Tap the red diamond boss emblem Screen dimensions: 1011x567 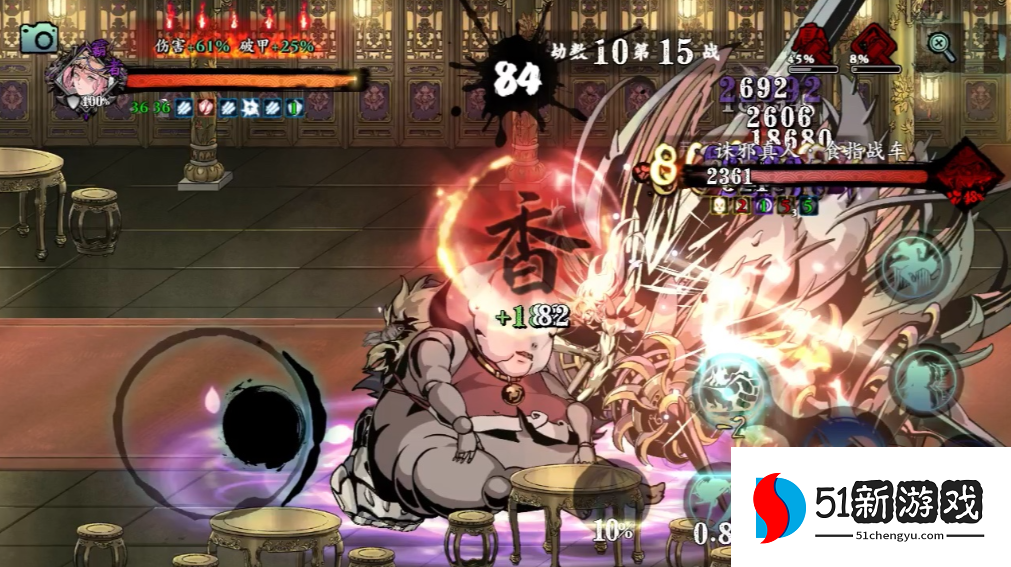click(968, 178)
